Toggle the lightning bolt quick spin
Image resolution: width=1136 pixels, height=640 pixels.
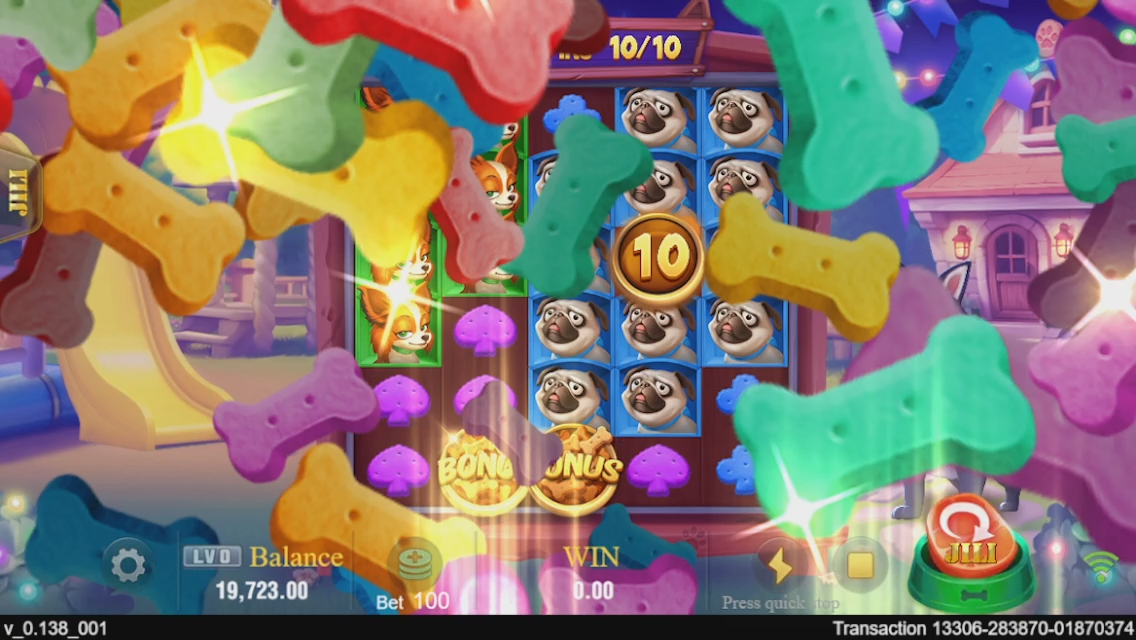click(777, 566)
